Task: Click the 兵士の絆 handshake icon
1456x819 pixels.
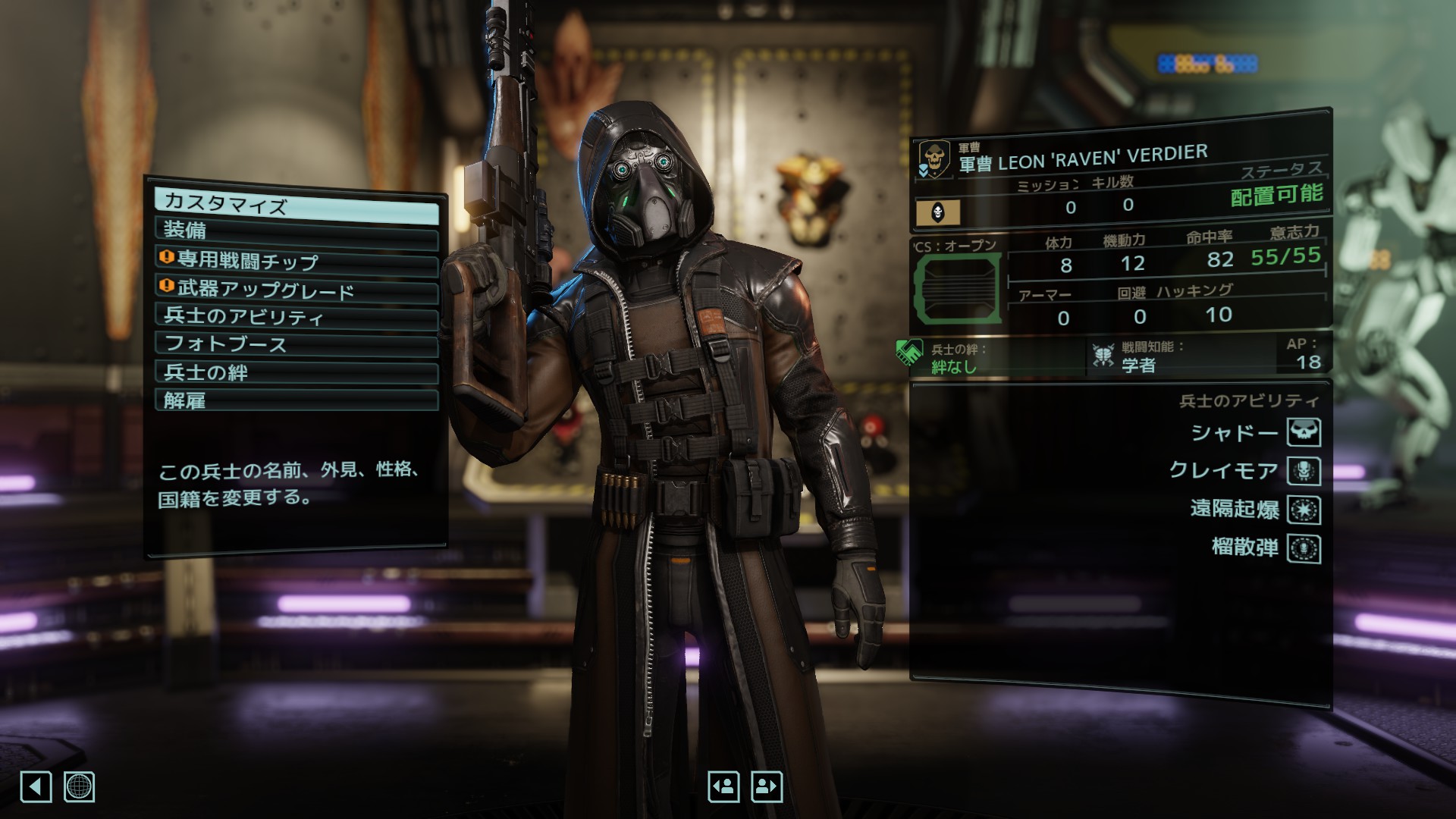Action: (908, 353)
